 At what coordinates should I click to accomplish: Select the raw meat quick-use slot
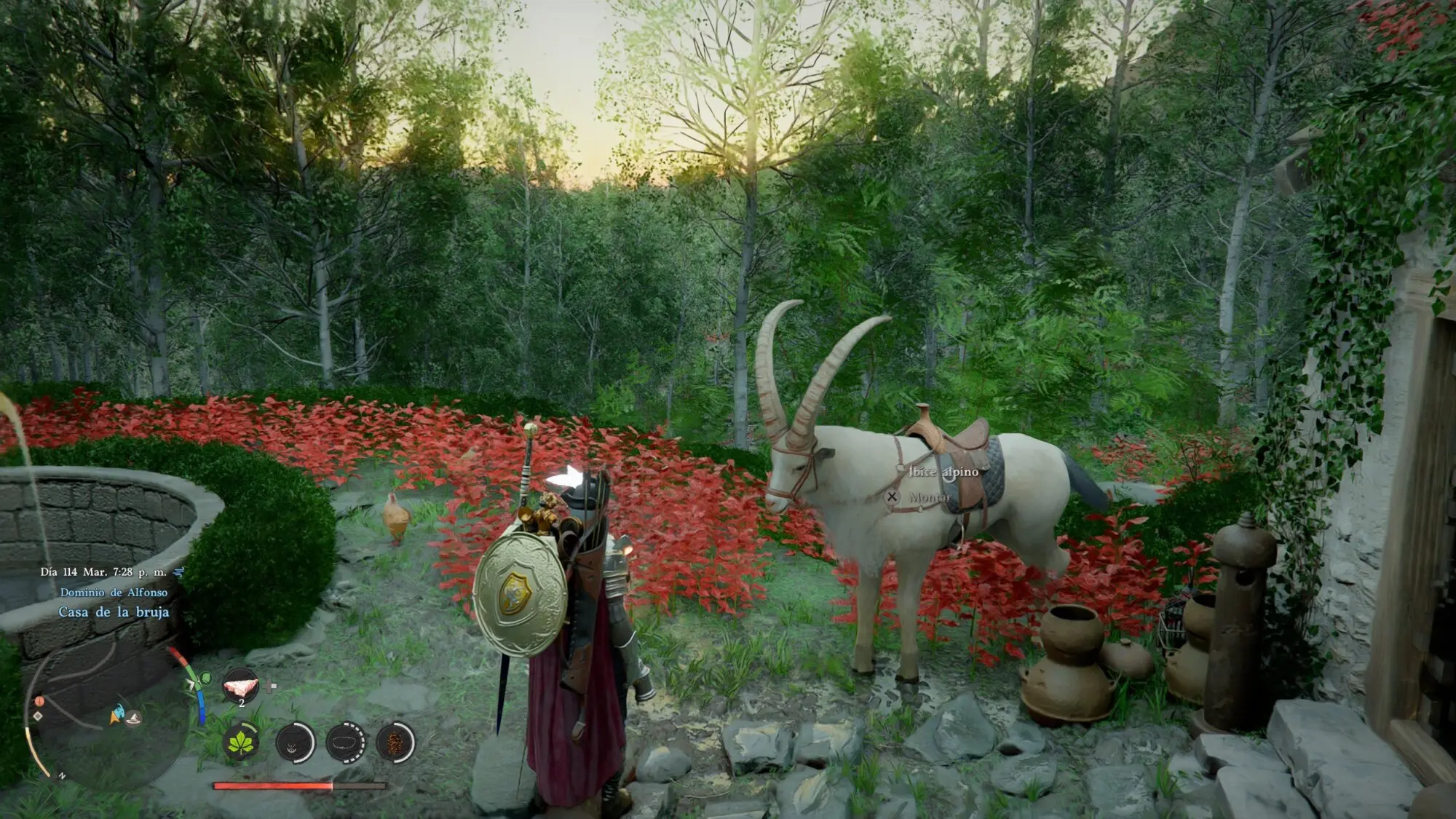coord(241,687)
